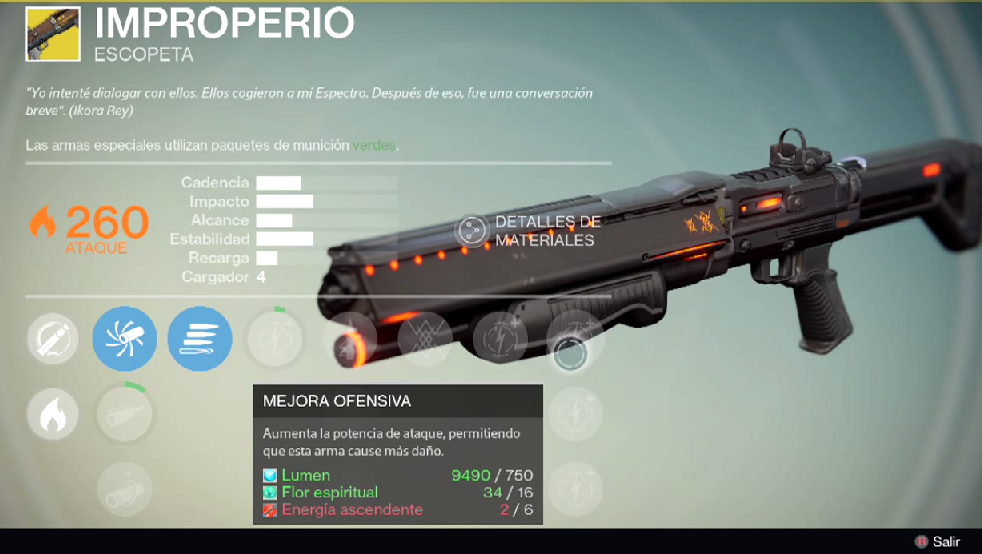Select the faded barrel perk in the bottom row
Image resolution: width=982 pixels, height=554 pixels.
coord(125,488)
